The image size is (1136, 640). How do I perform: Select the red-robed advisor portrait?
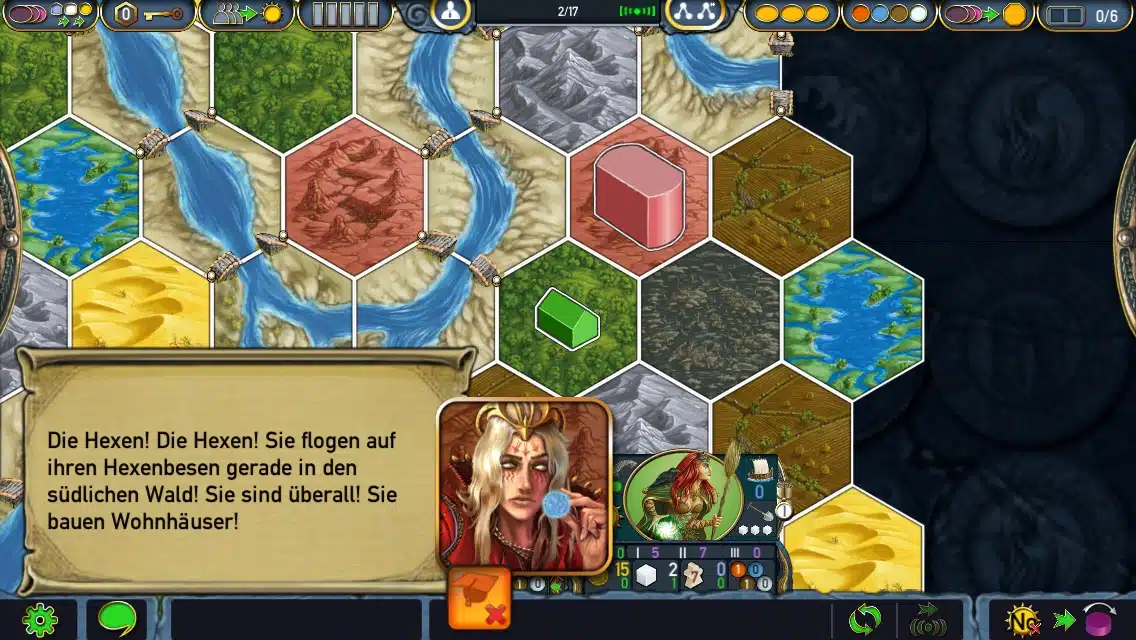524,483
